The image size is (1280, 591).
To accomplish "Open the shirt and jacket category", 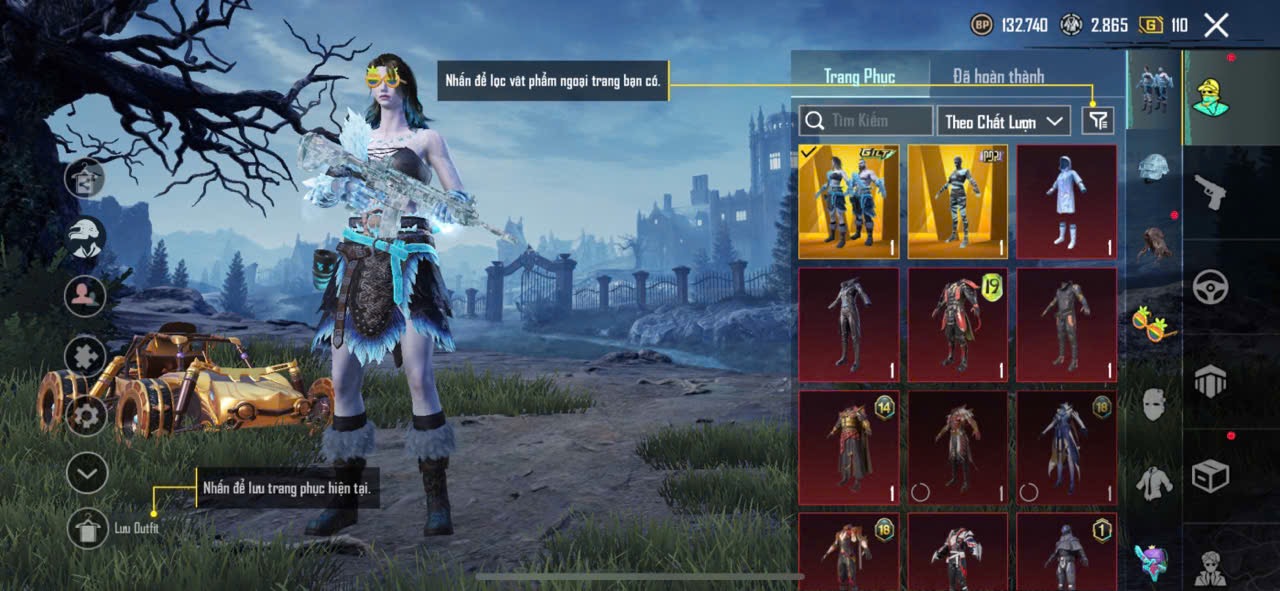I will [x=1154, y=483].
